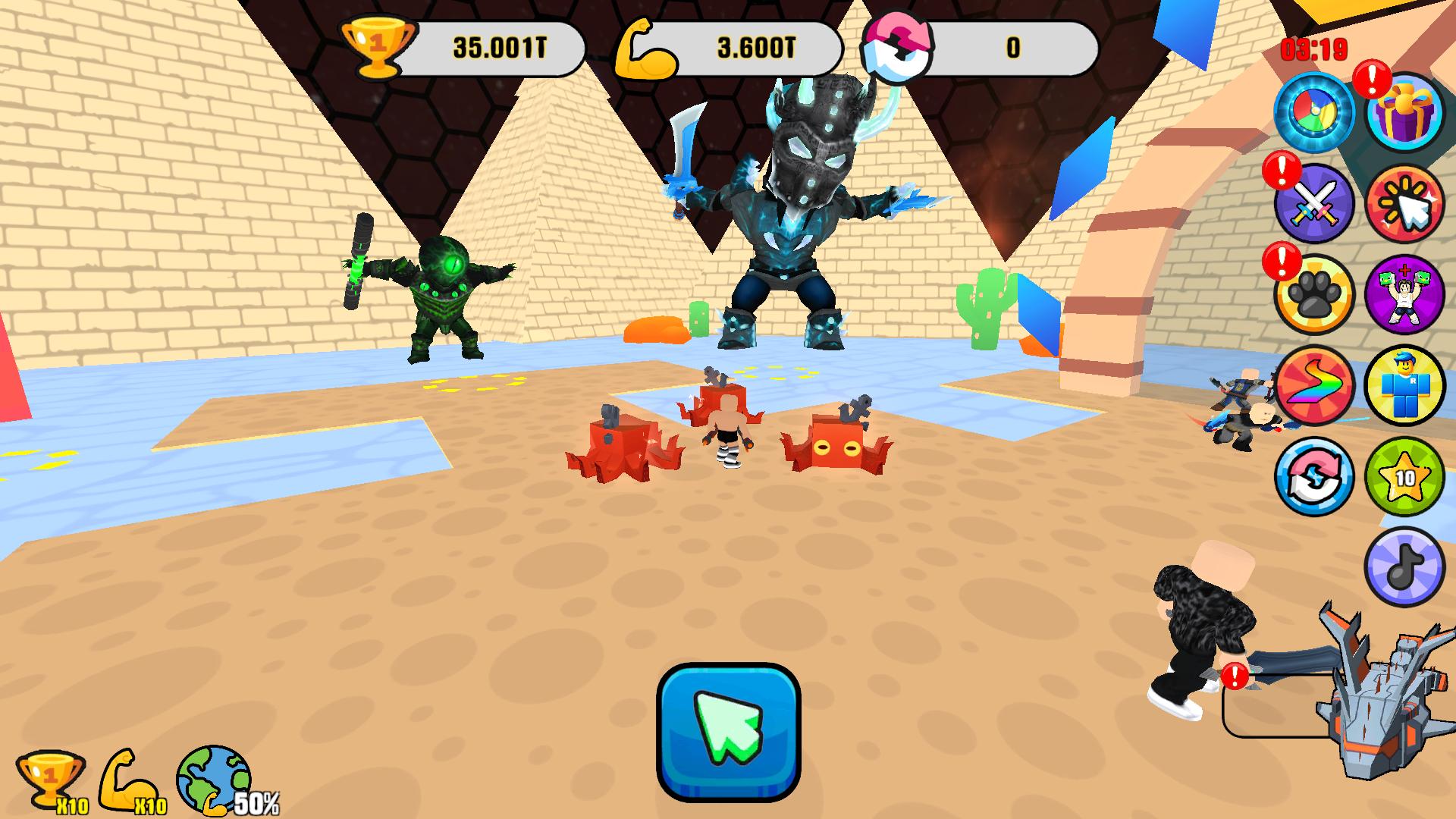Select the world 50% boost globe
Viewport: 1456px width, 819px height.
tap(212, 781)
